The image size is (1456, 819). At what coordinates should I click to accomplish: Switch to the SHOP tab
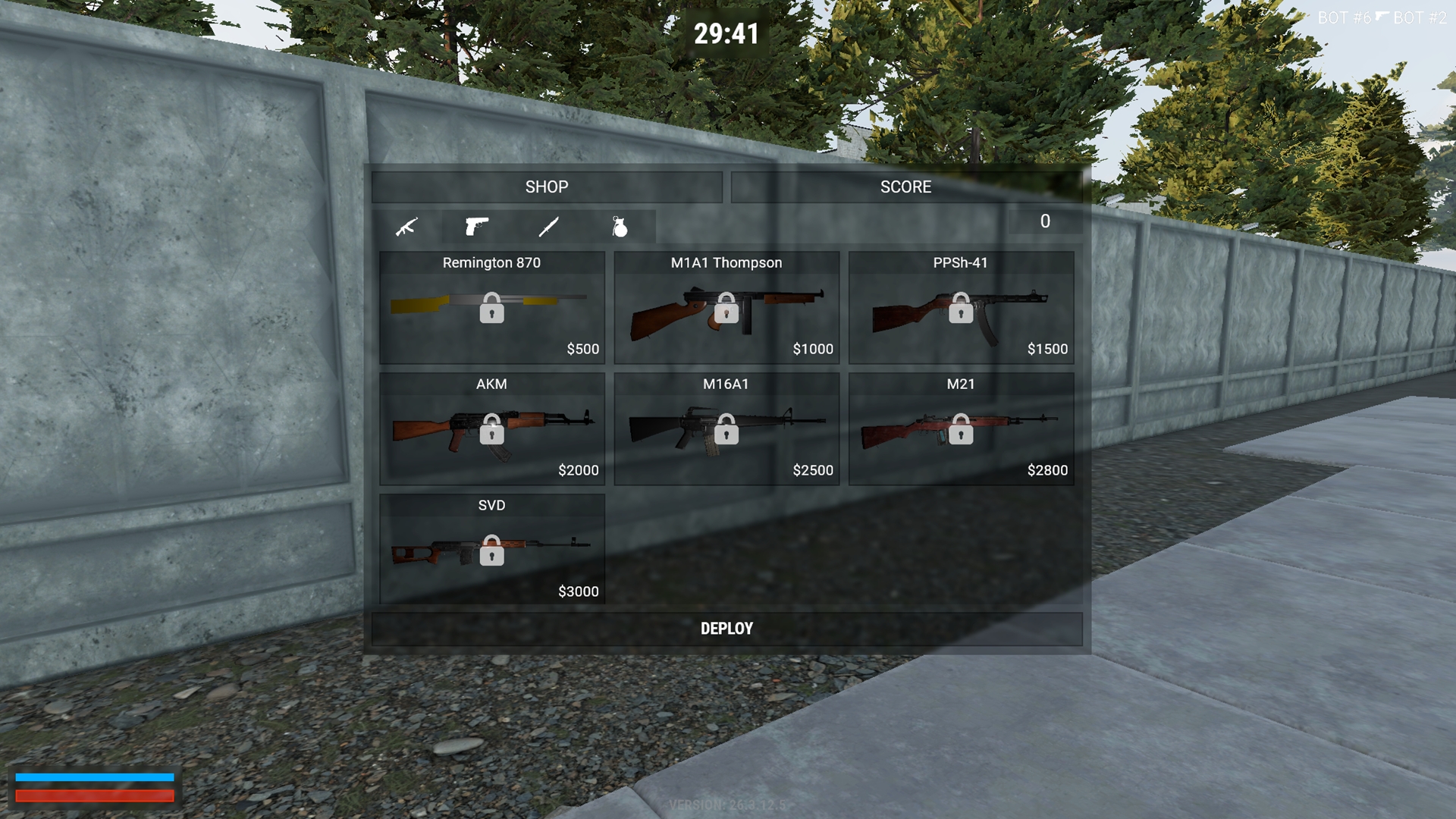(x=546, y=187)
